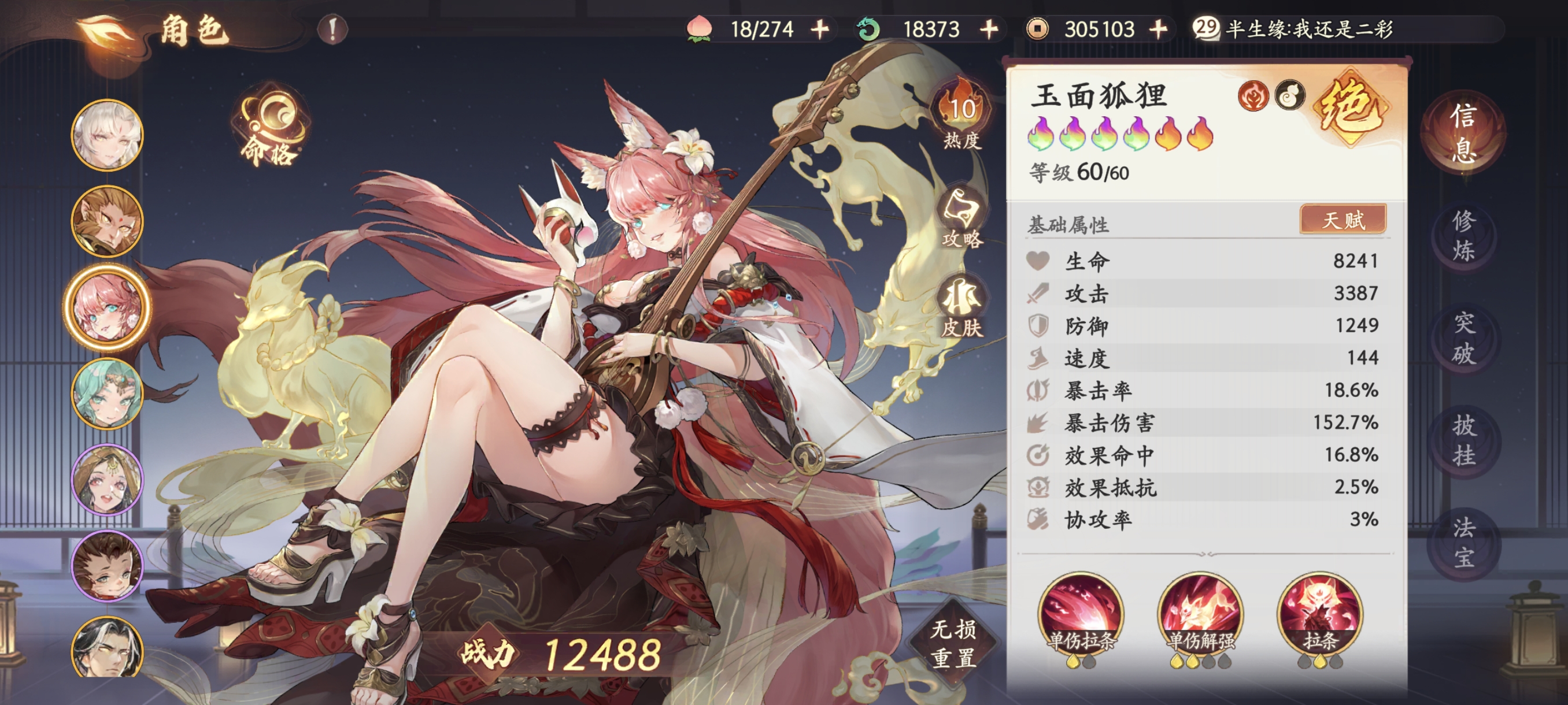Switch to the 修炼 cultivation tab
This screenshot has width=1568, height=705.
(x=1463, y=235)
